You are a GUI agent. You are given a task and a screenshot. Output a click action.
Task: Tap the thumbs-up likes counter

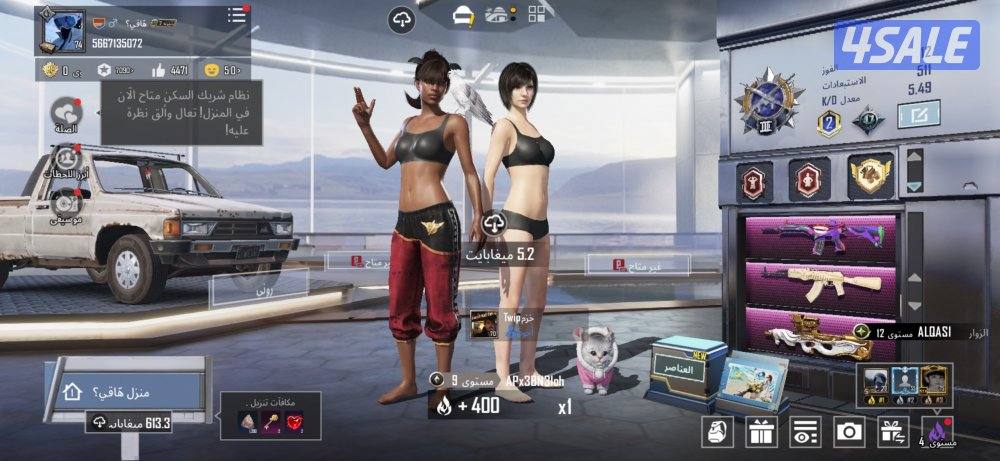(169, 70)
